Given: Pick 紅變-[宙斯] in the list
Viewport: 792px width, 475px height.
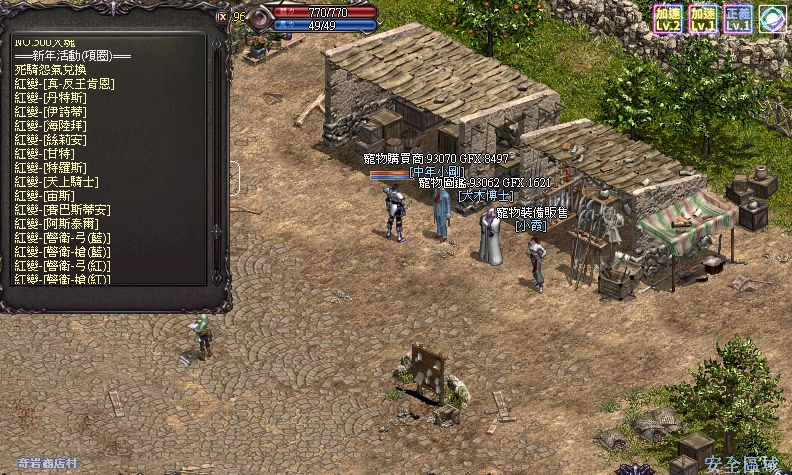Looking at the screenshot, I should click(44, 196).
